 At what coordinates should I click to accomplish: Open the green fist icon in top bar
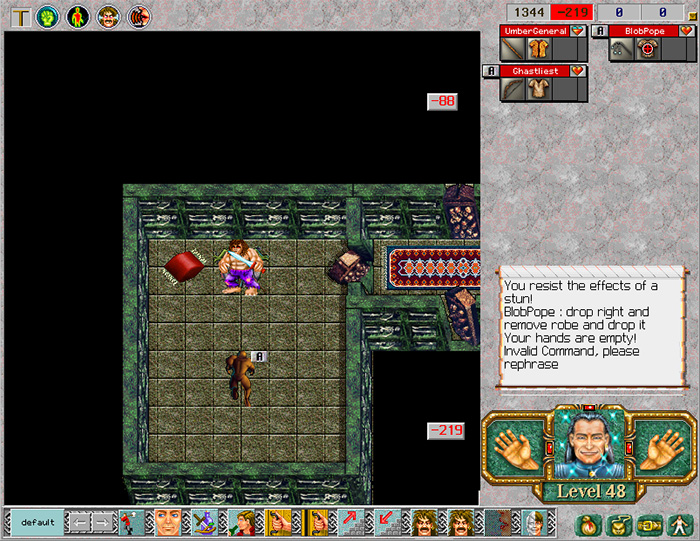46,15
